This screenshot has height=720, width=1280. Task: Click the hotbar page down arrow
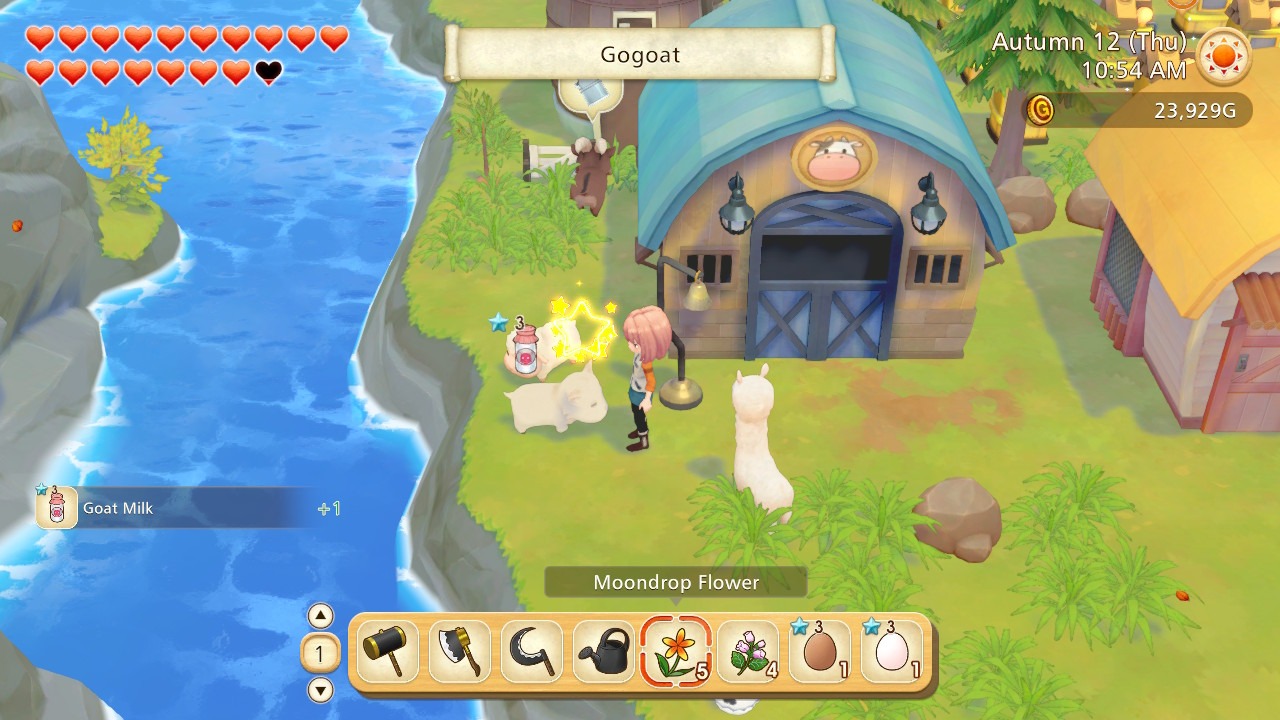click(320, 690)
